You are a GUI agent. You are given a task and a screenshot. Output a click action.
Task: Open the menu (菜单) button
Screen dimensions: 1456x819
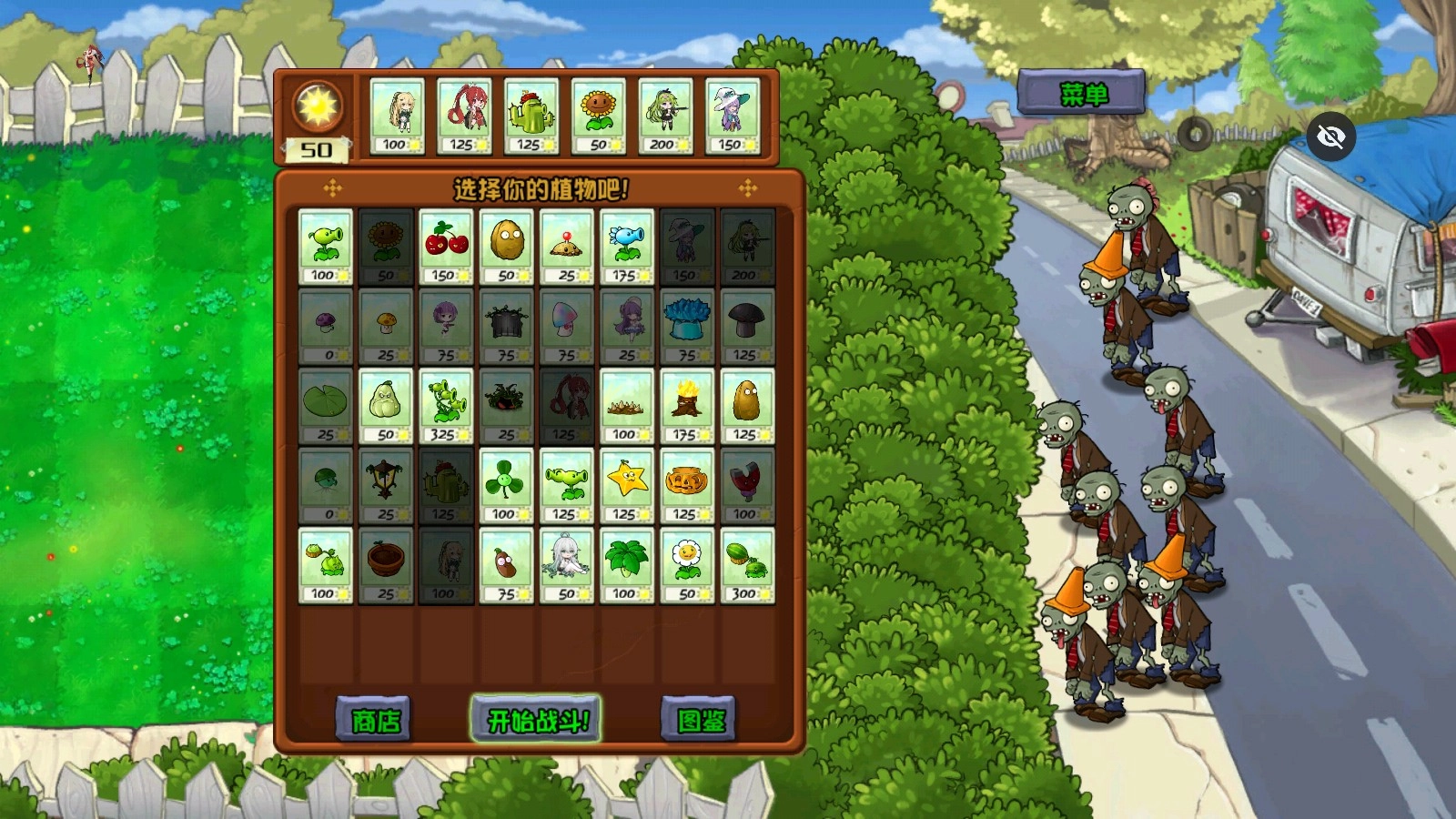[1081, 93]
